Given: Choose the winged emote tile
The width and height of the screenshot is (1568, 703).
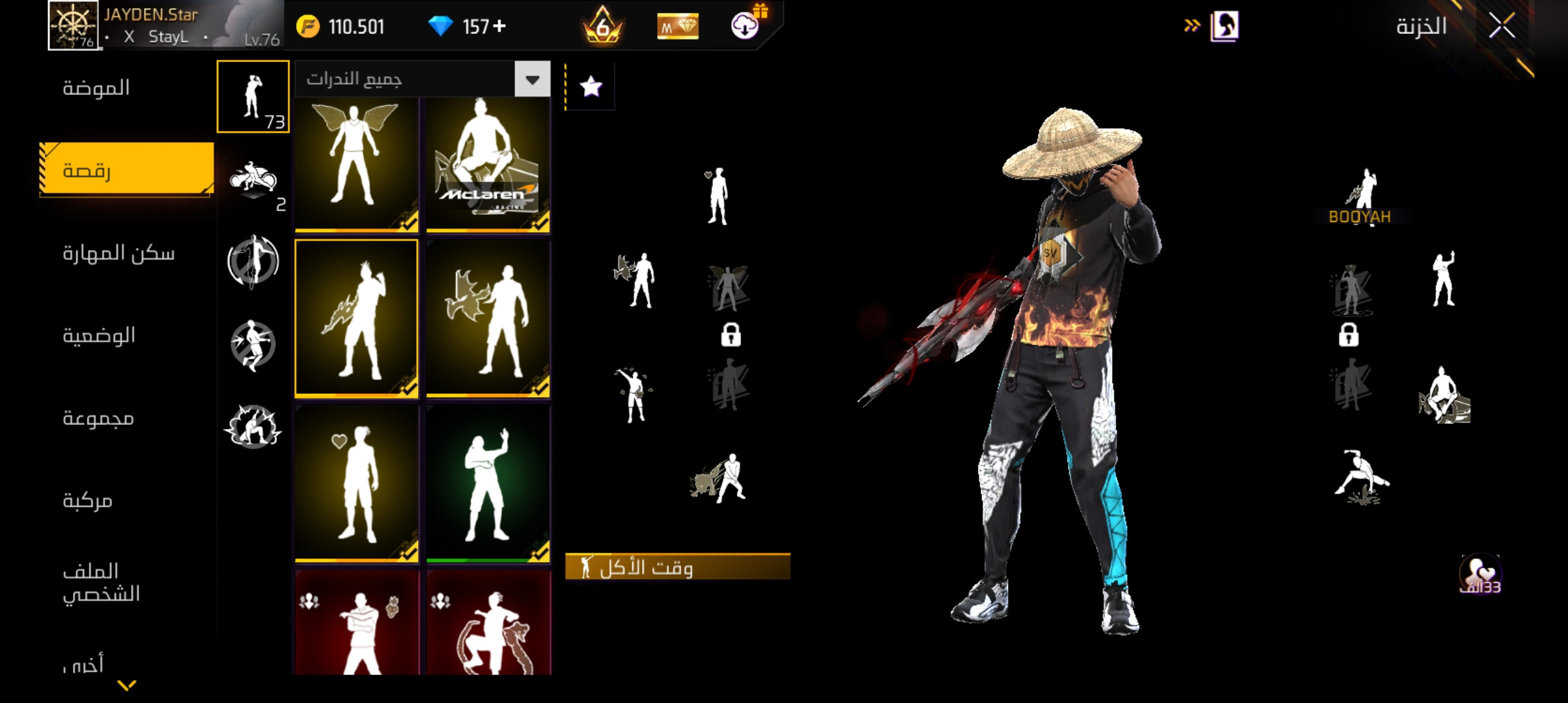Looking at the screenshot, I should coord(356,164).
